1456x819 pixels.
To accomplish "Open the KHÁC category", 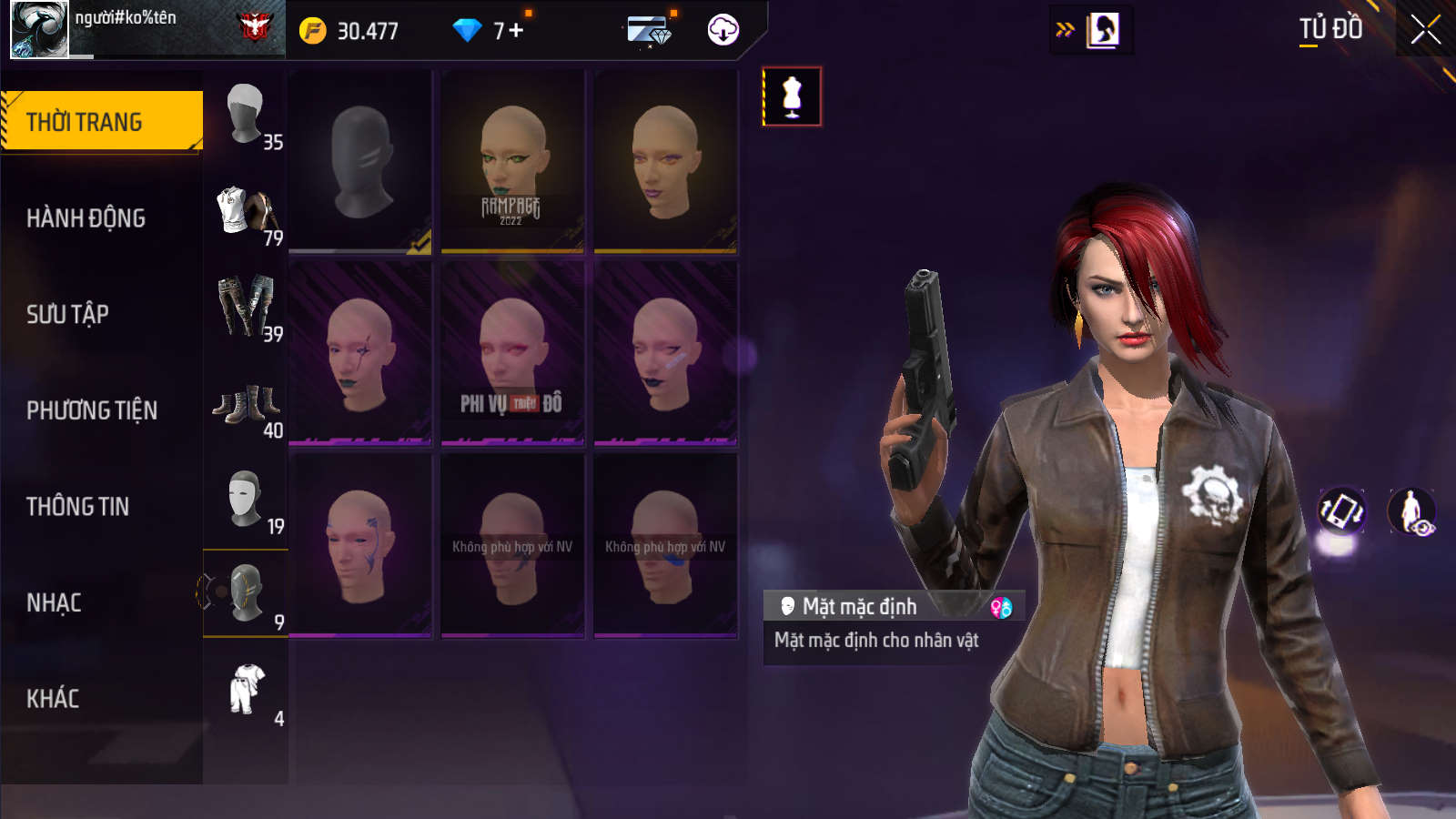I will pyautogui.click(x=53, y=698).
